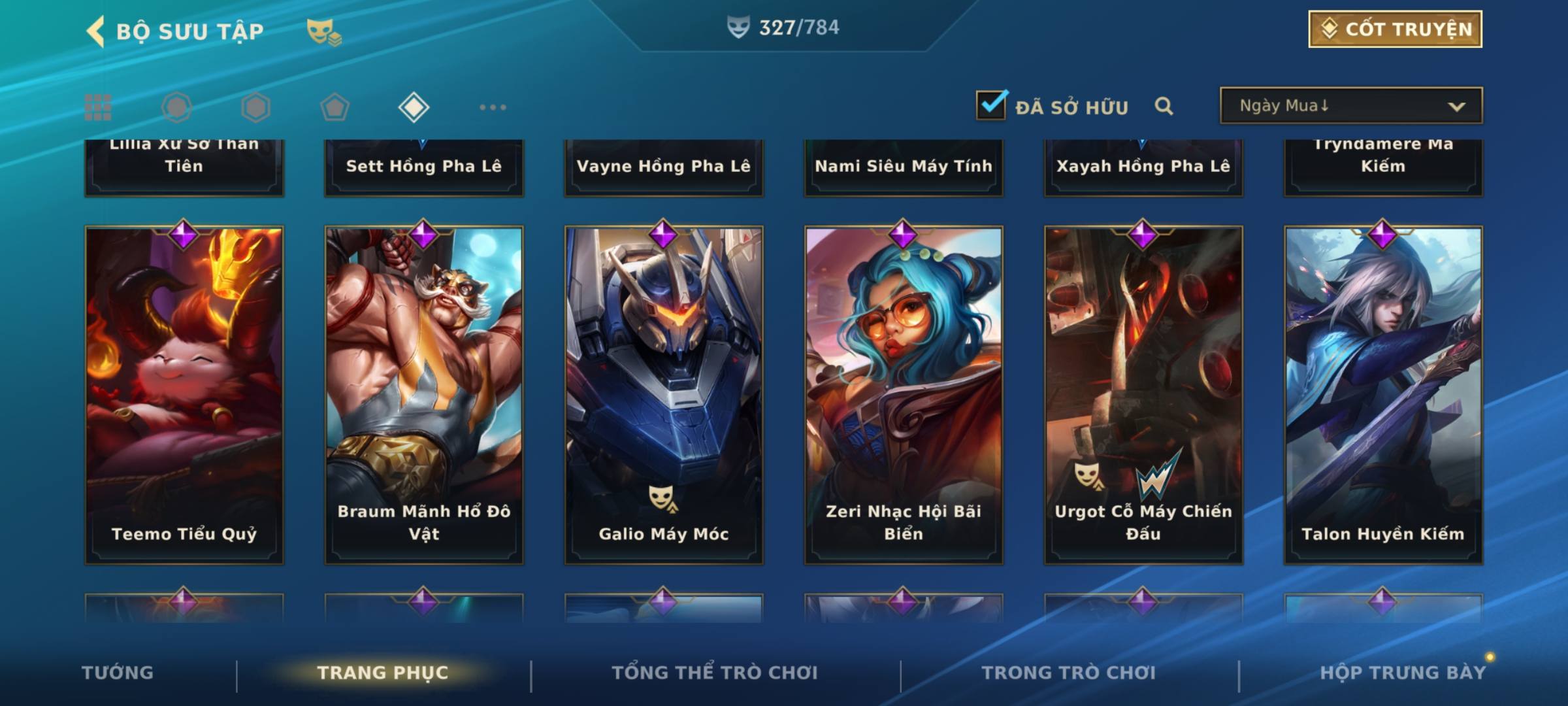
Task: Toggle the Đã Sở Hữu checkbox
Action: (x=991, y=105)
